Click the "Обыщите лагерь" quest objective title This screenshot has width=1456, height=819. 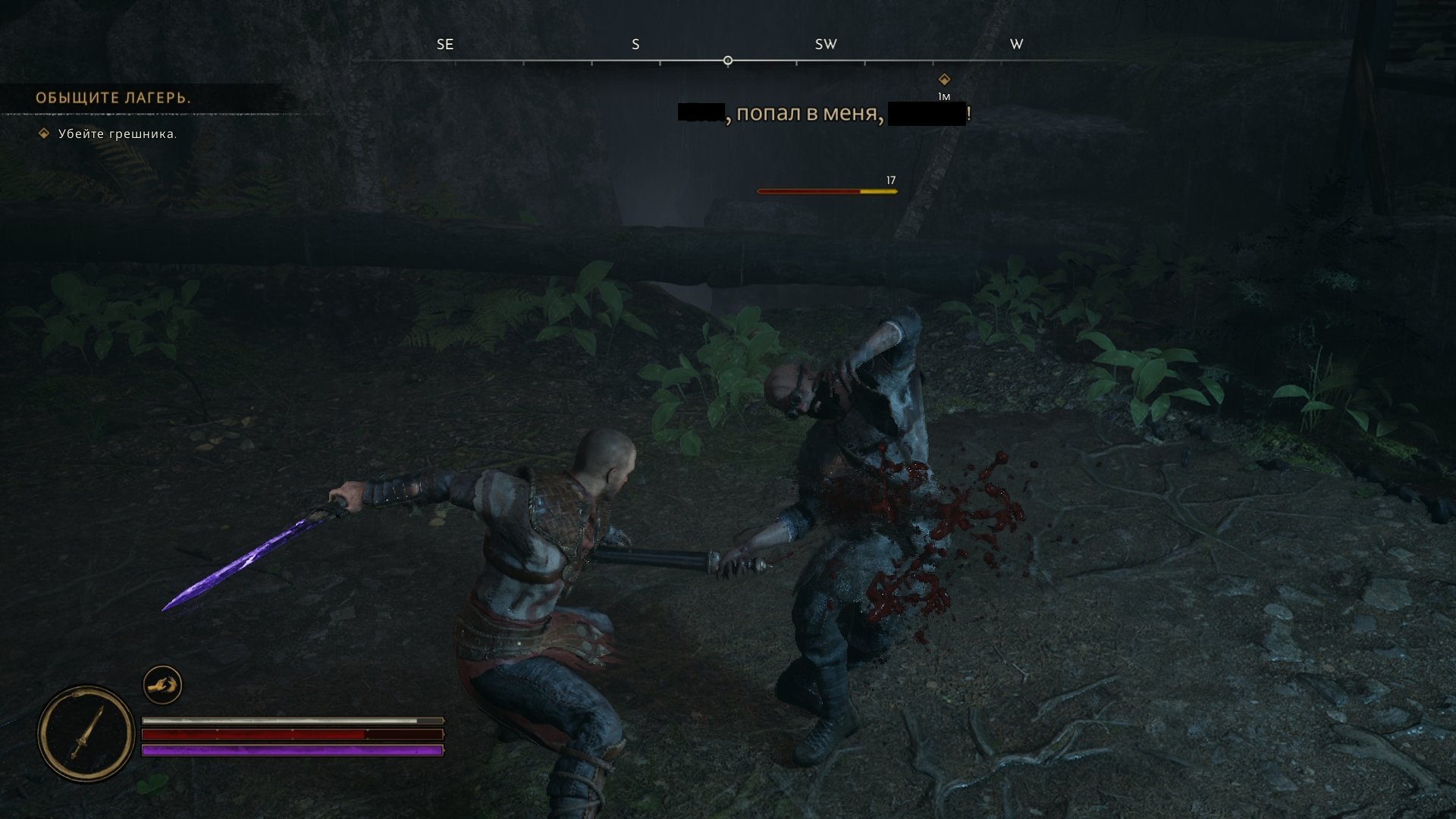(113, 98)
